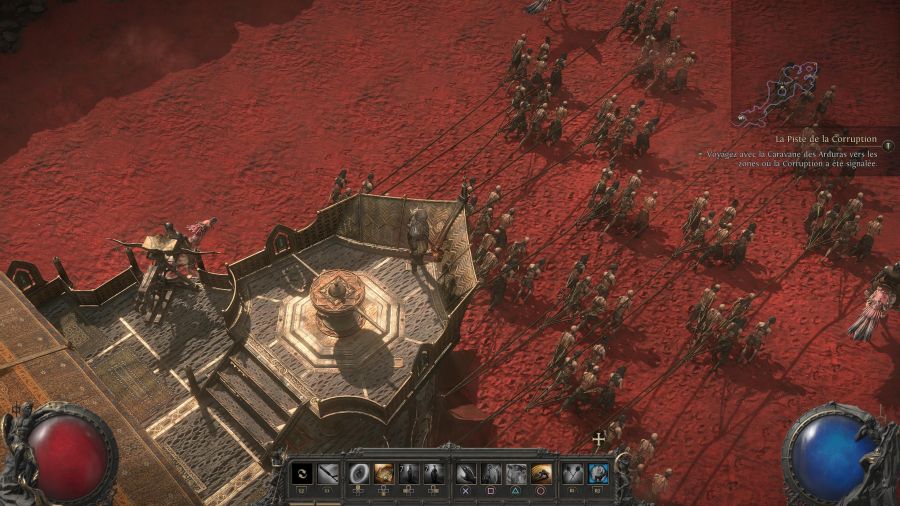900x506 pixels.
Task: Select the crossed weapons skill icon
Action: 573,473
